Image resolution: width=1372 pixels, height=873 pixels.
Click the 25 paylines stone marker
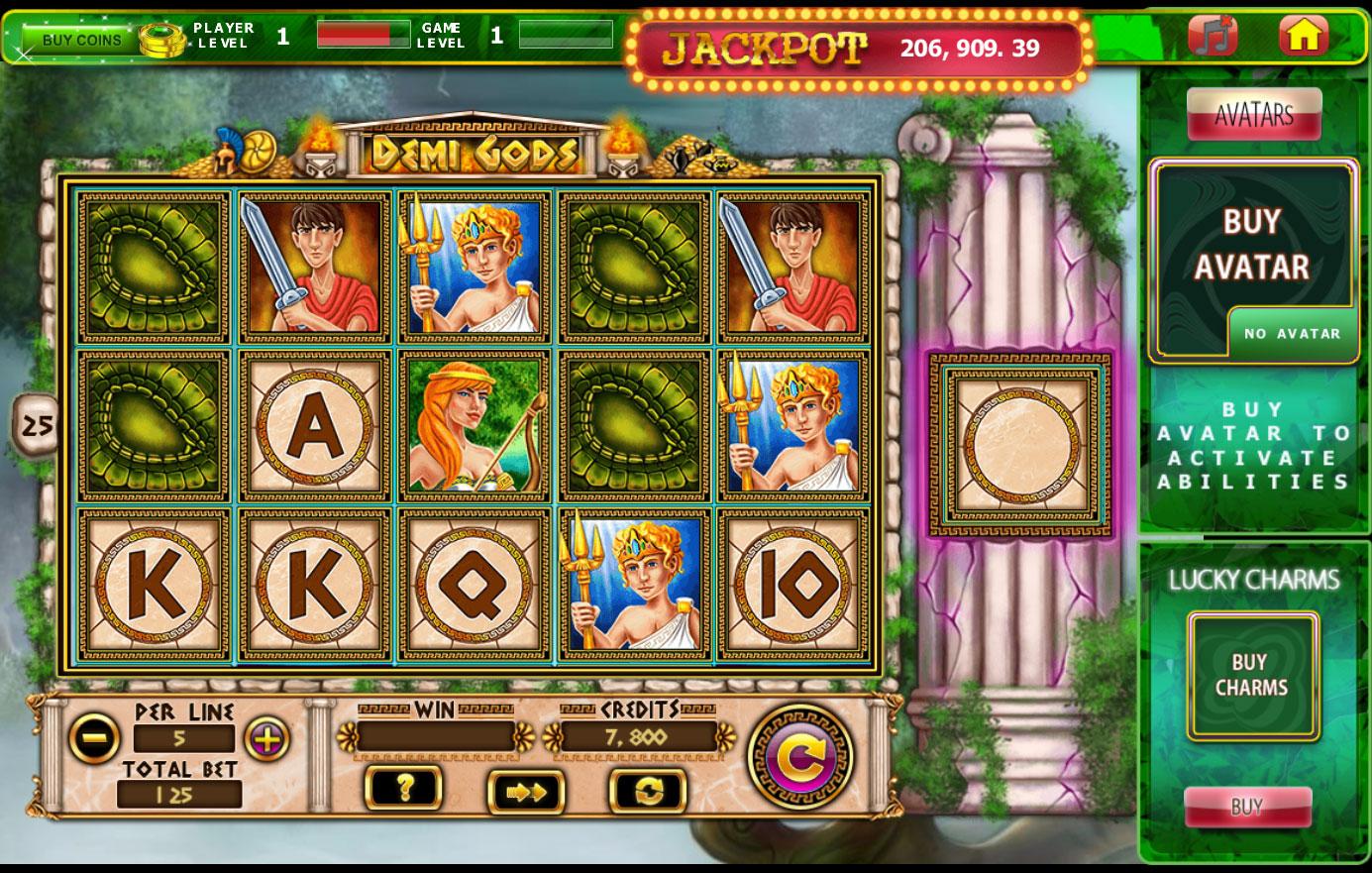37,427
